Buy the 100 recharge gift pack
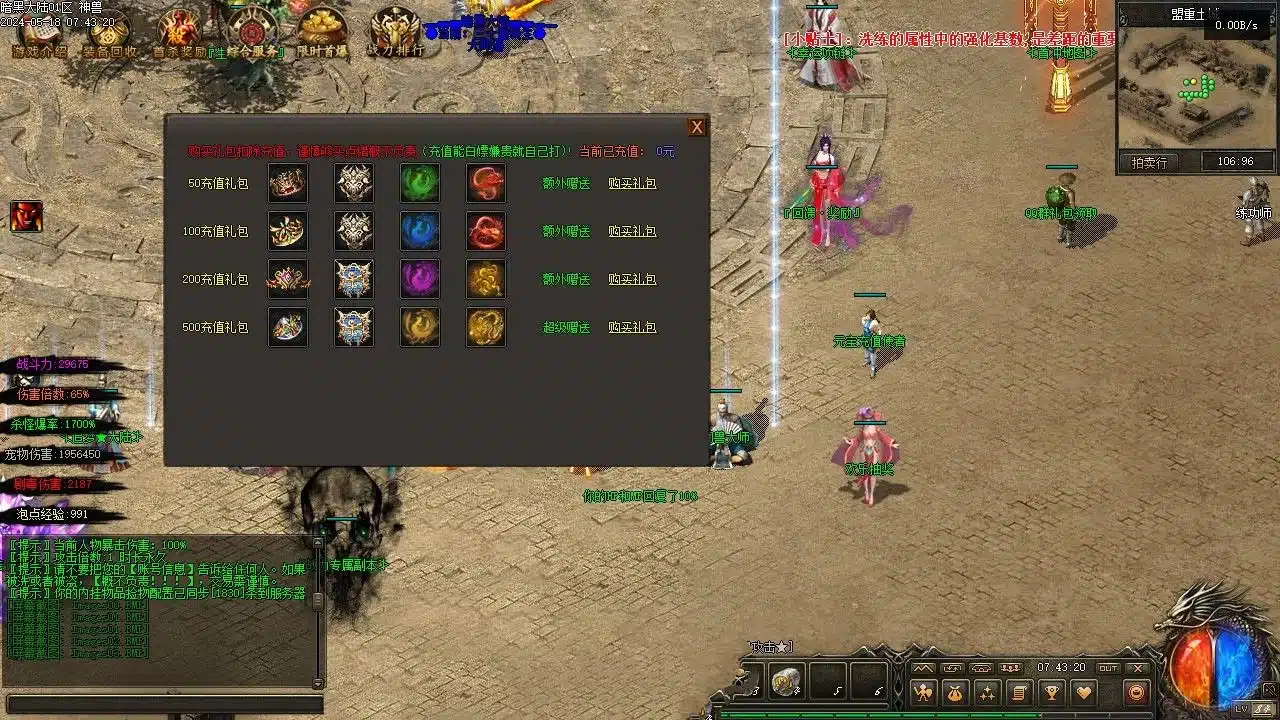Viewport: 1280px width, 720px height. (632, 232)
